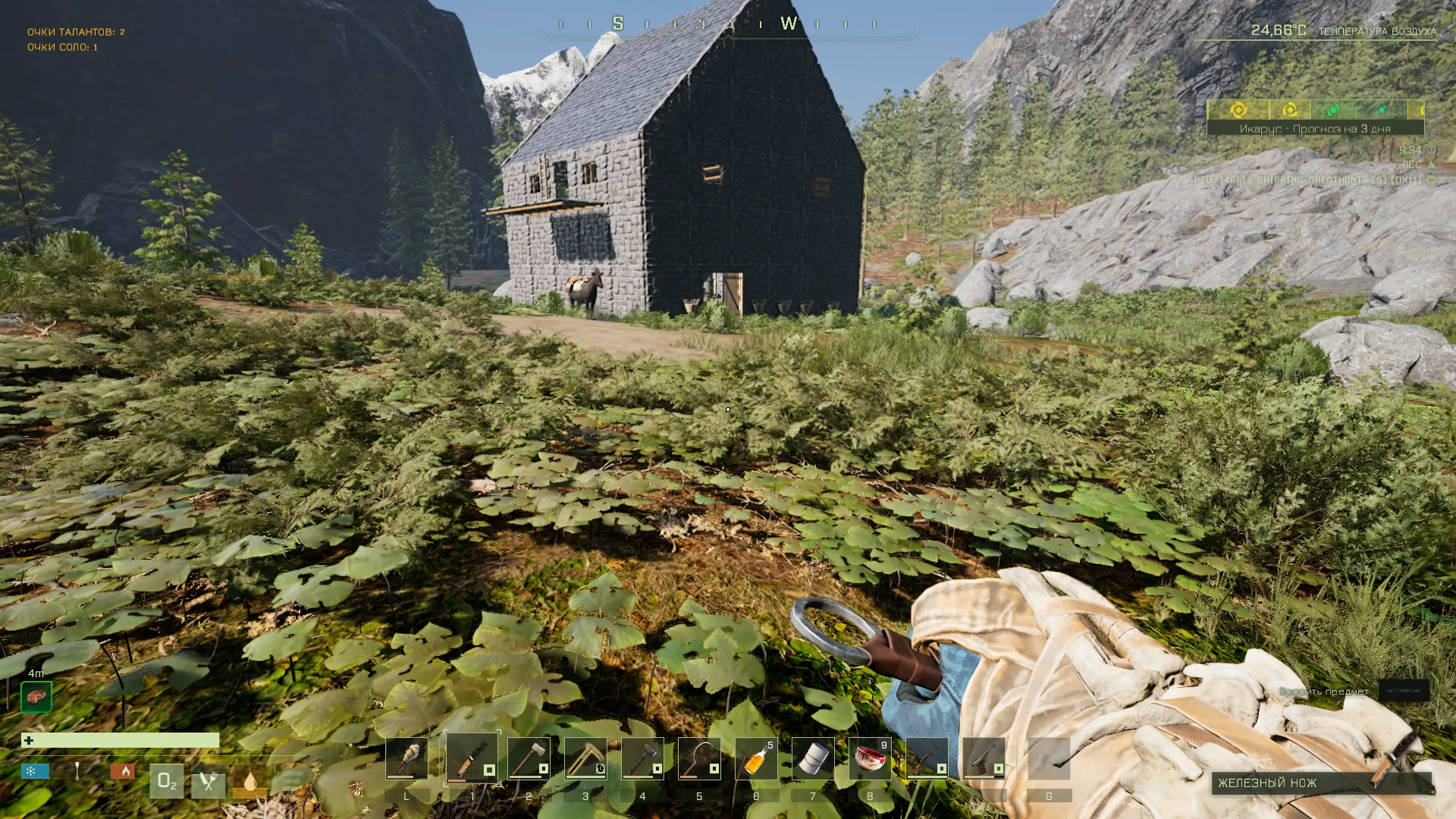Click the compass bar heading strip
1456x819 pixels.
[x=728, y=24]
